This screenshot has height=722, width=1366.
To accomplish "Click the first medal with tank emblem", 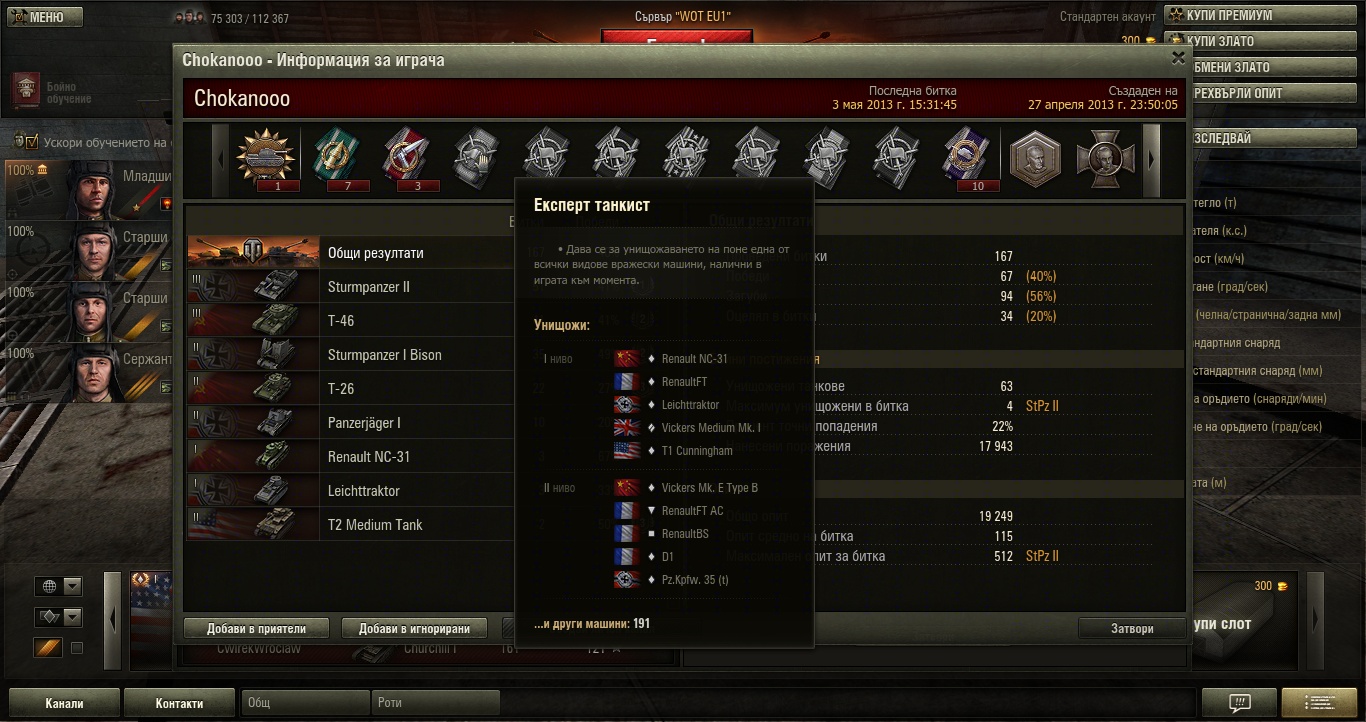I will pos(267,158).
